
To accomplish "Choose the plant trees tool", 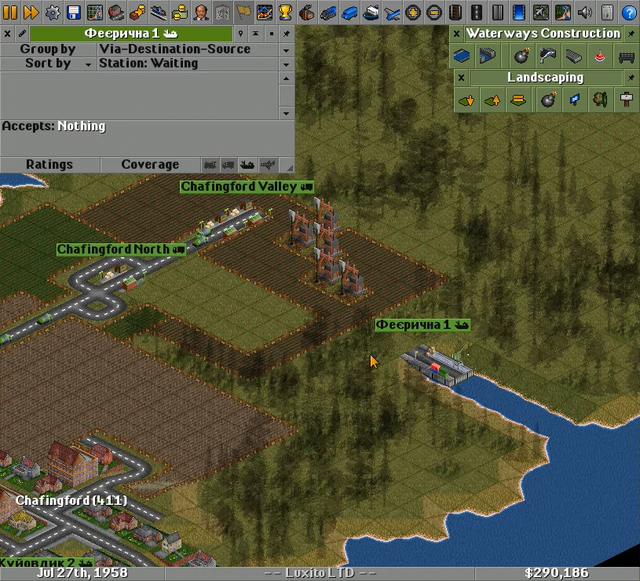I will tap(600, 100).
